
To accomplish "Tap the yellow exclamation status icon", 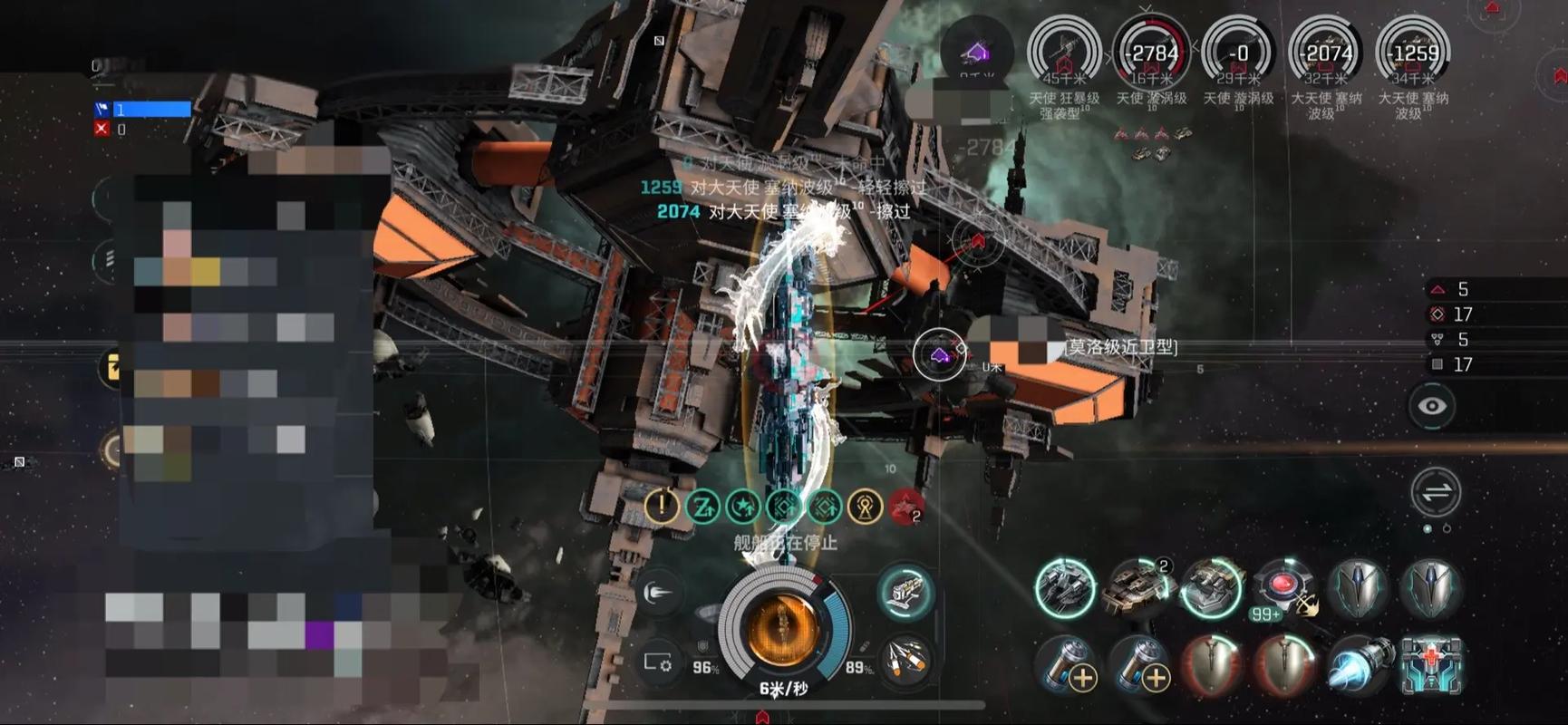I will coord(662,506).
